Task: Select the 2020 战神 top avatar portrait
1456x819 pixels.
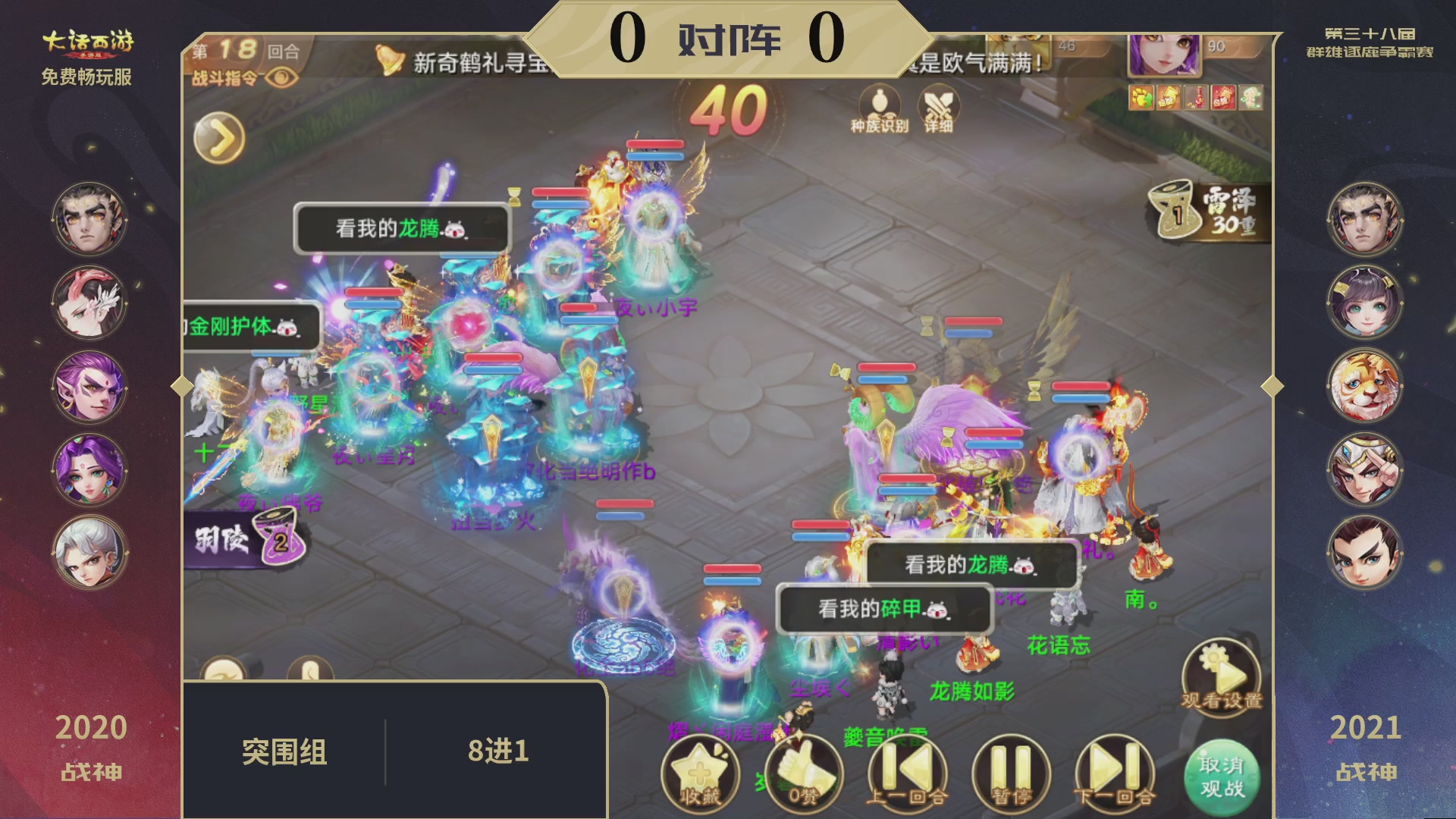Action: (x=89, y=220)
